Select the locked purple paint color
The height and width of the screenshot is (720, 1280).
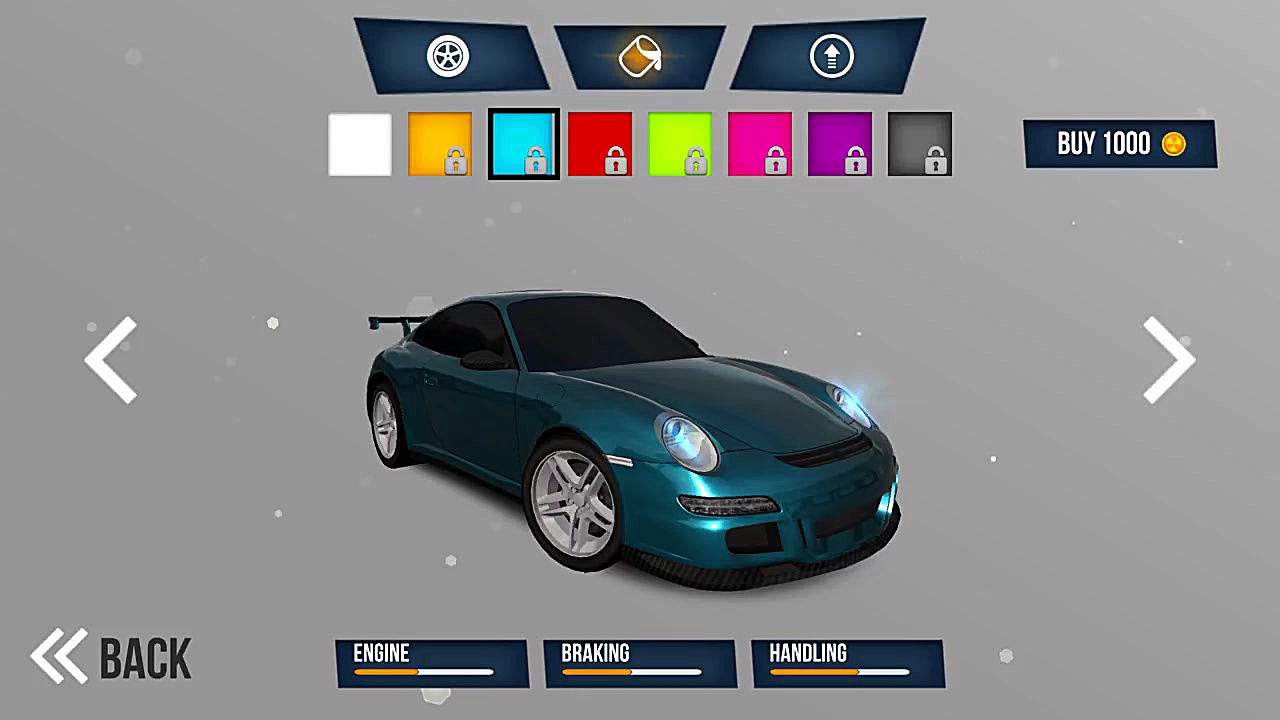(839, 143)
